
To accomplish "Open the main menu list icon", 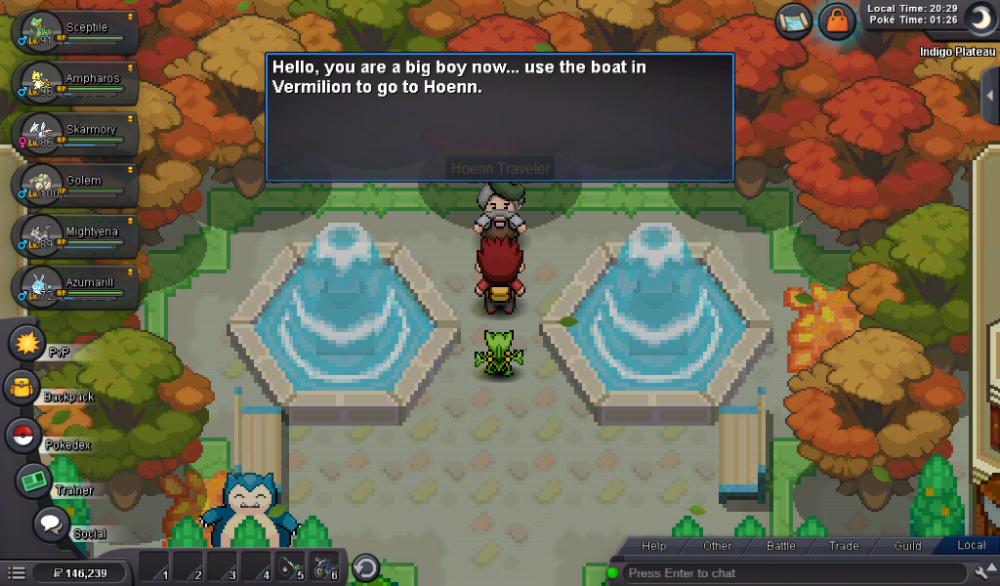I will pyautogui.click(x=16, y=573).
